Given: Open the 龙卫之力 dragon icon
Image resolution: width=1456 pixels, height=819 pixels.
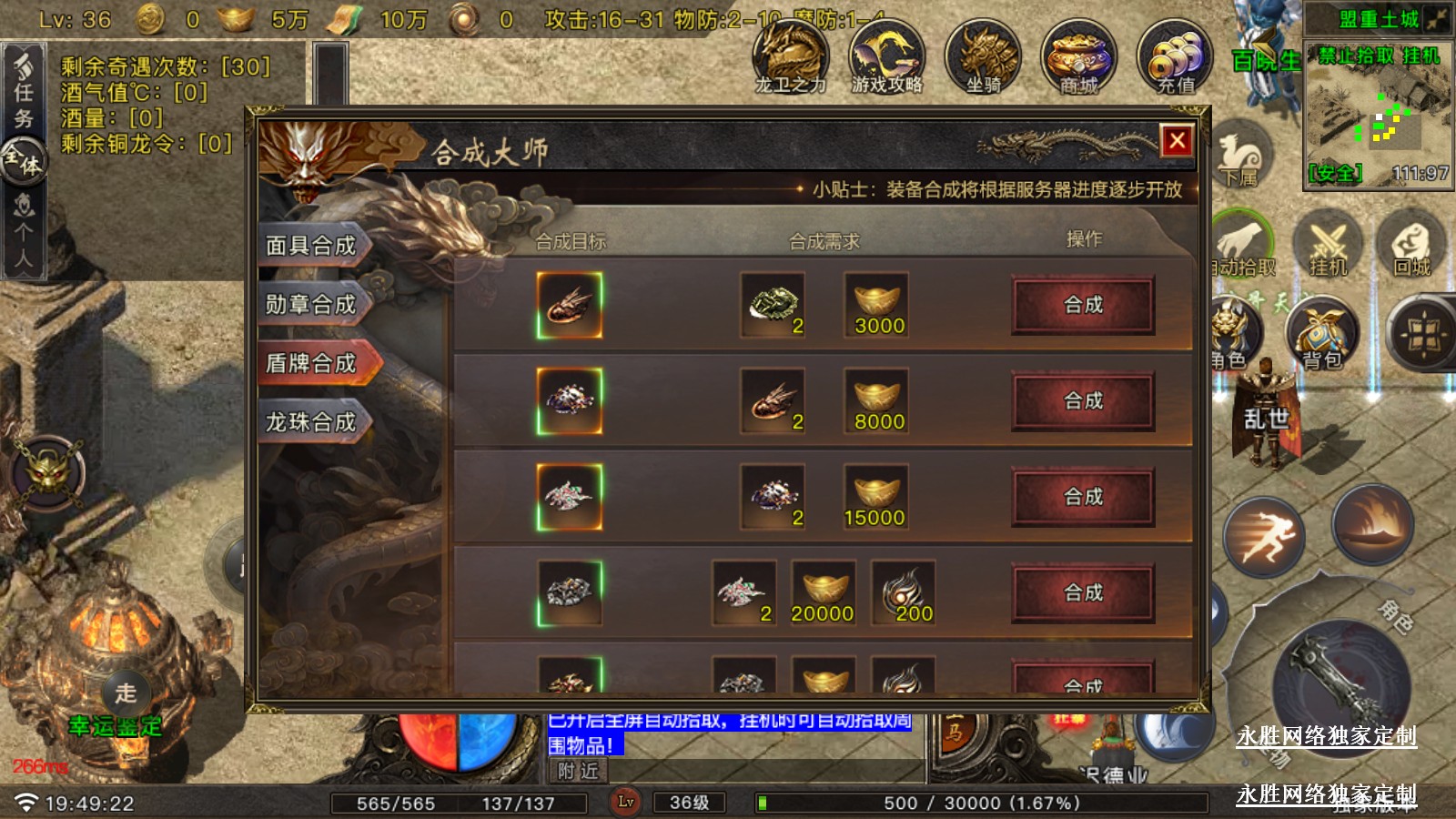Looking at the screenshot, I should (790, 58).
